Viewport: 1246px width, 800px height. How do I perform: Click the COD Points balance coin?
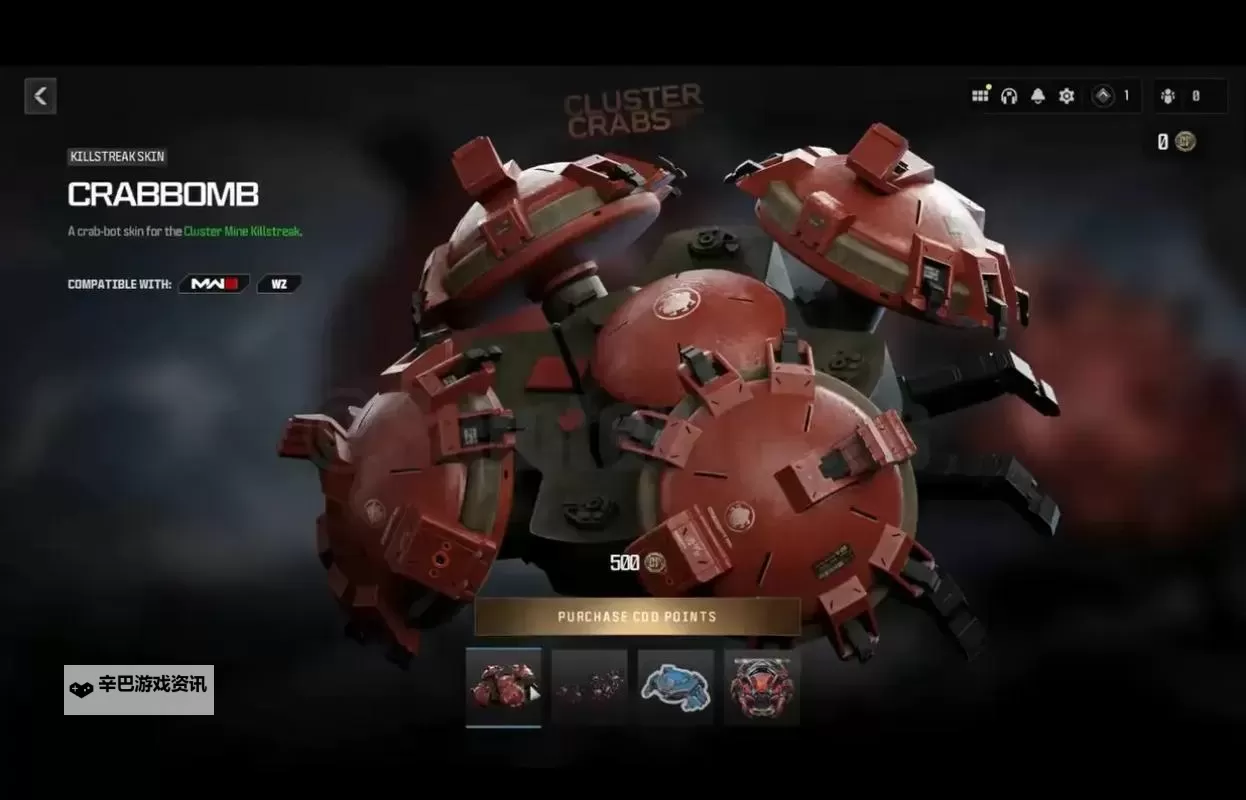pyautogui.click(x=1185, y=142)
